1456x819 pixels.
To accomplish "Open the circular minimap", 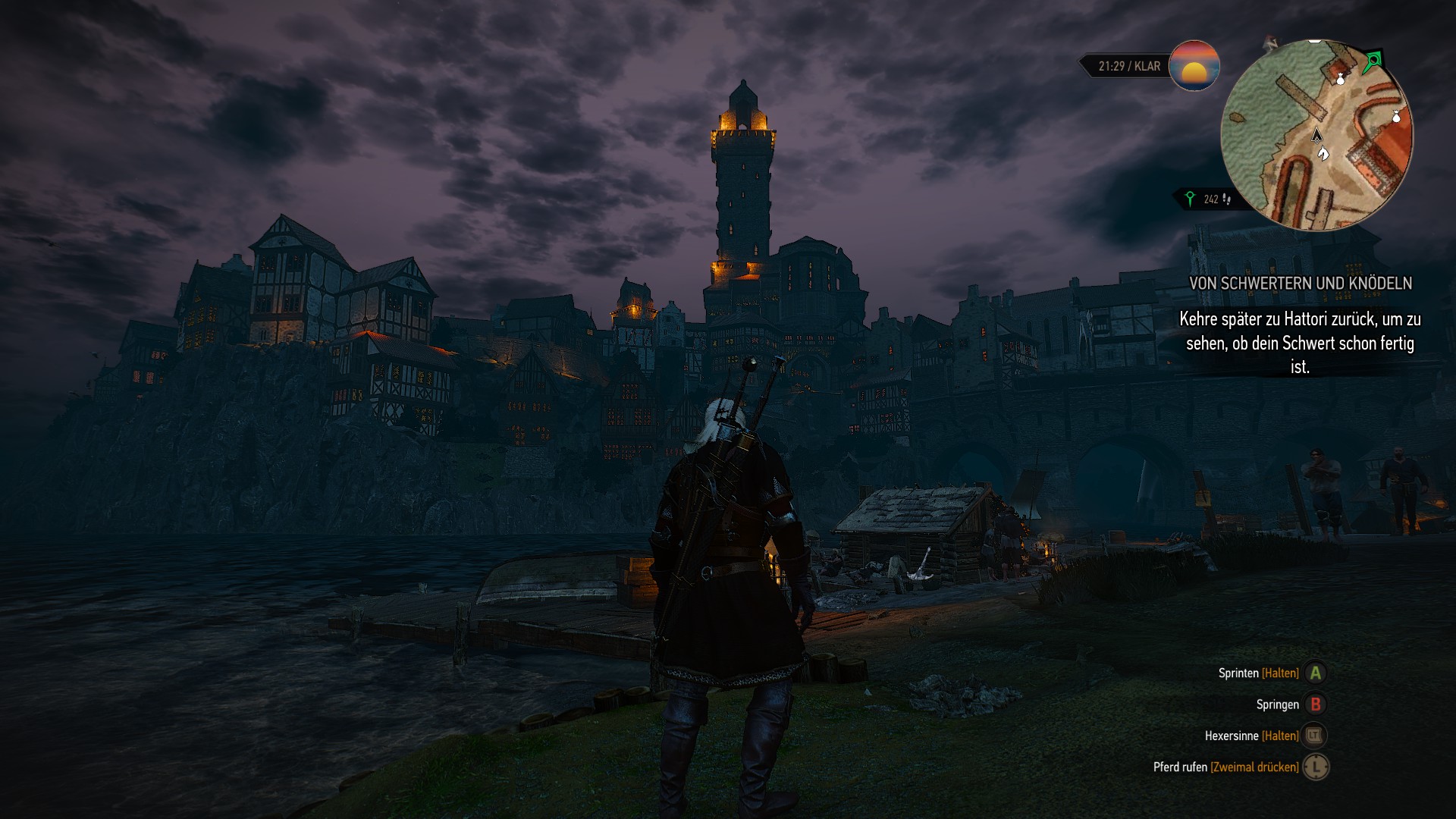I will [x=1316, y=135].
